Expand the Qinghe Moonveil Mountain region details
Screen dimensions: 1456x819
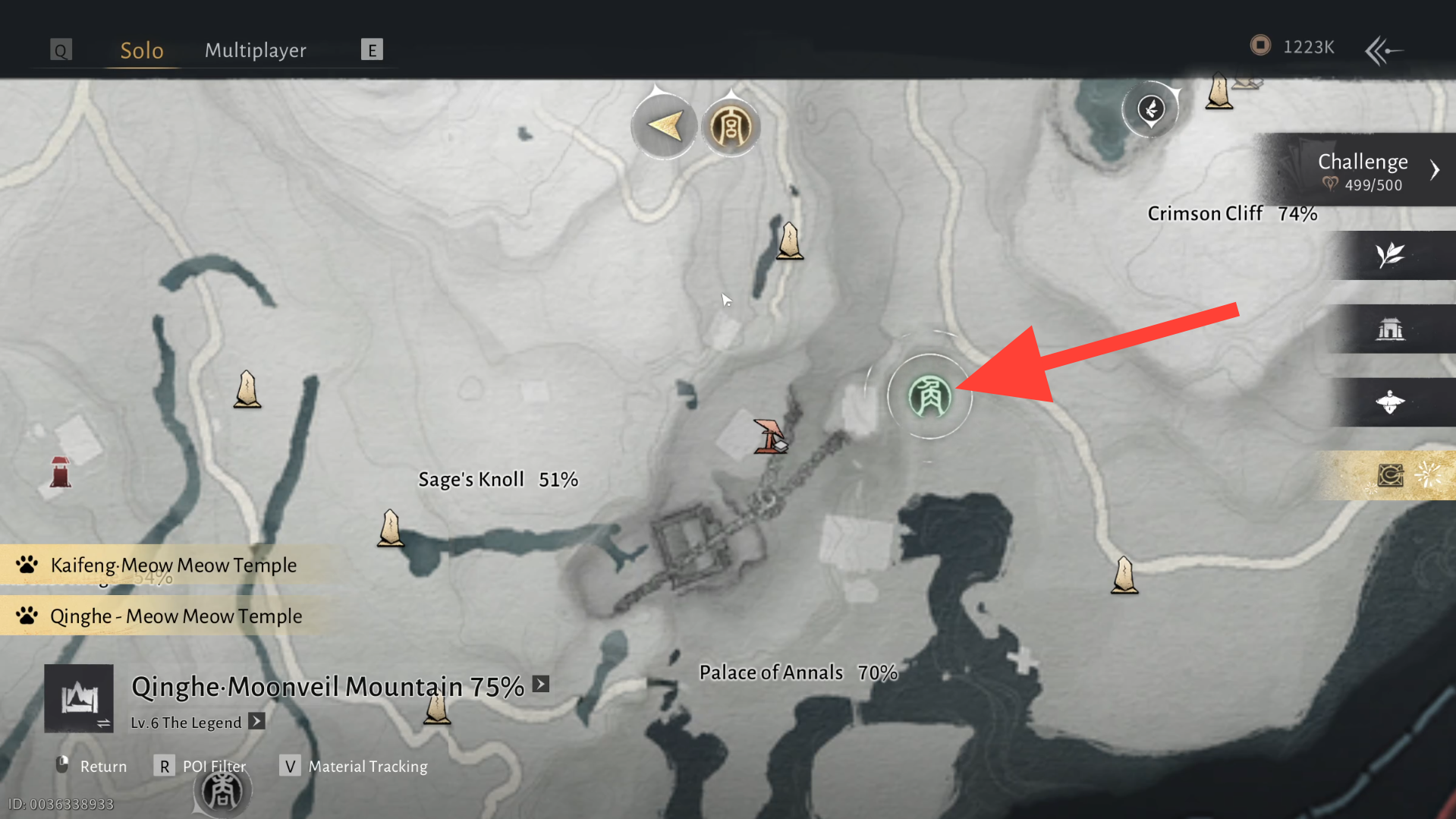pyautogui.click(x=541, y=684)
